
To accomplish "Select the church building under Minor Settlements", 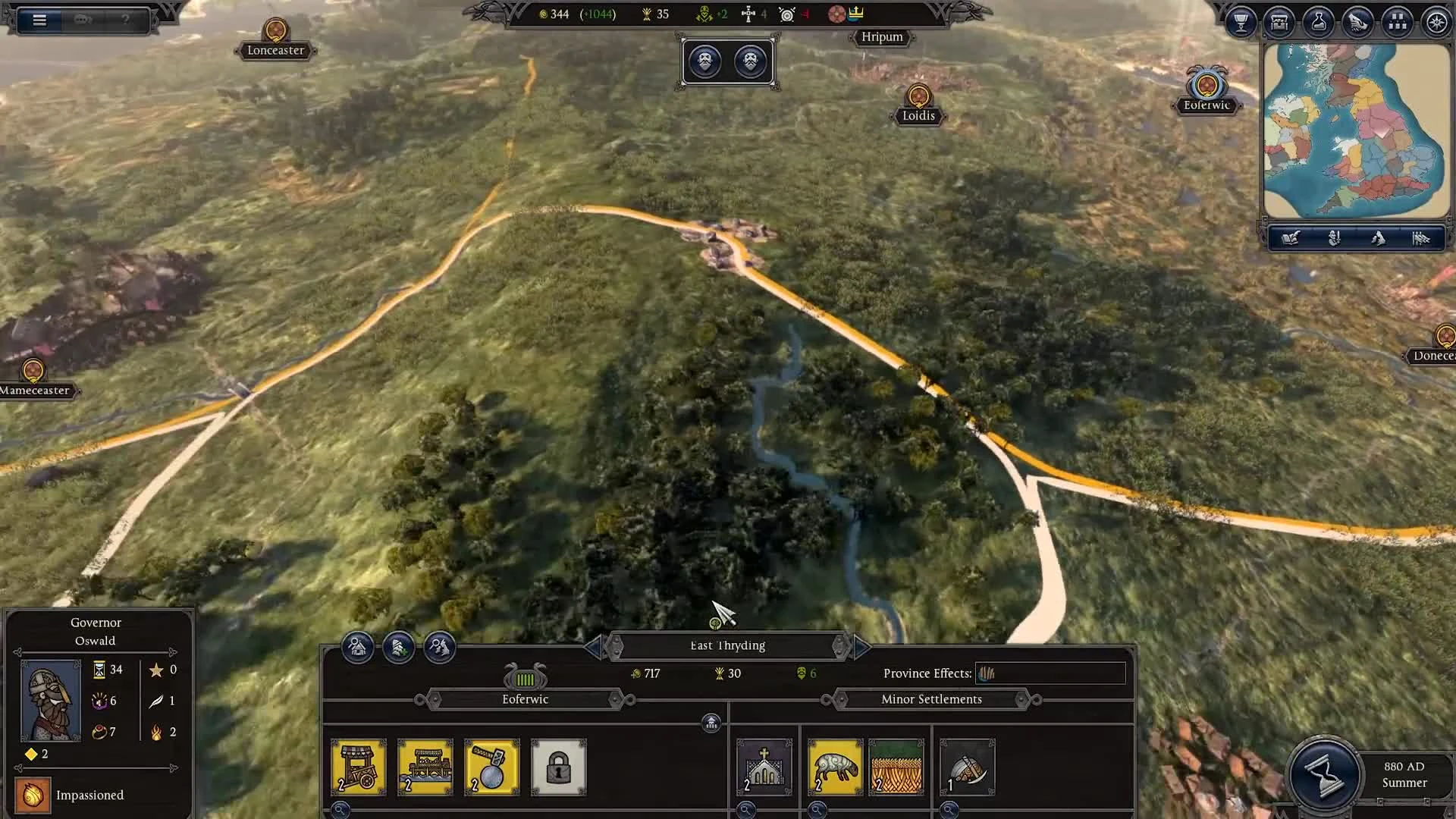I will (x=764, y=767).
